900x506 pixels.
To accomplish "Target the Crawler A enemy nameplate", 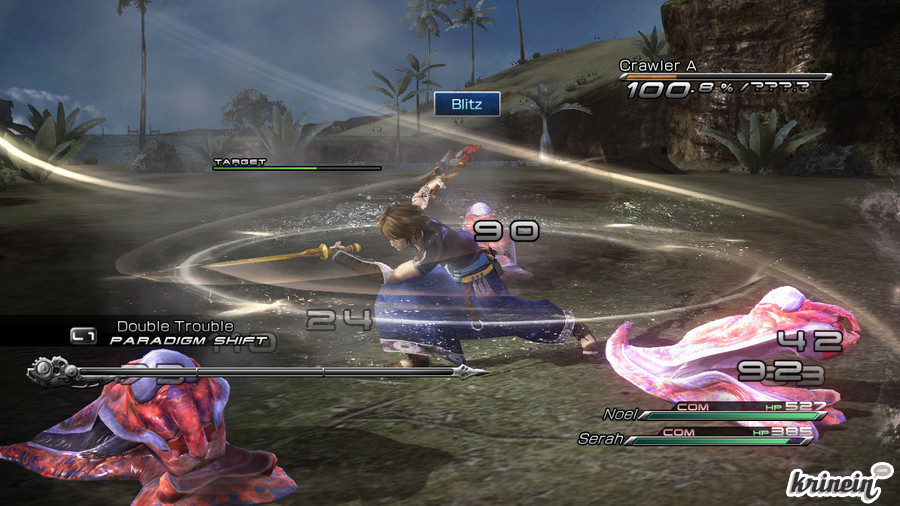I will pyautogui.click(x=657, y=66).
